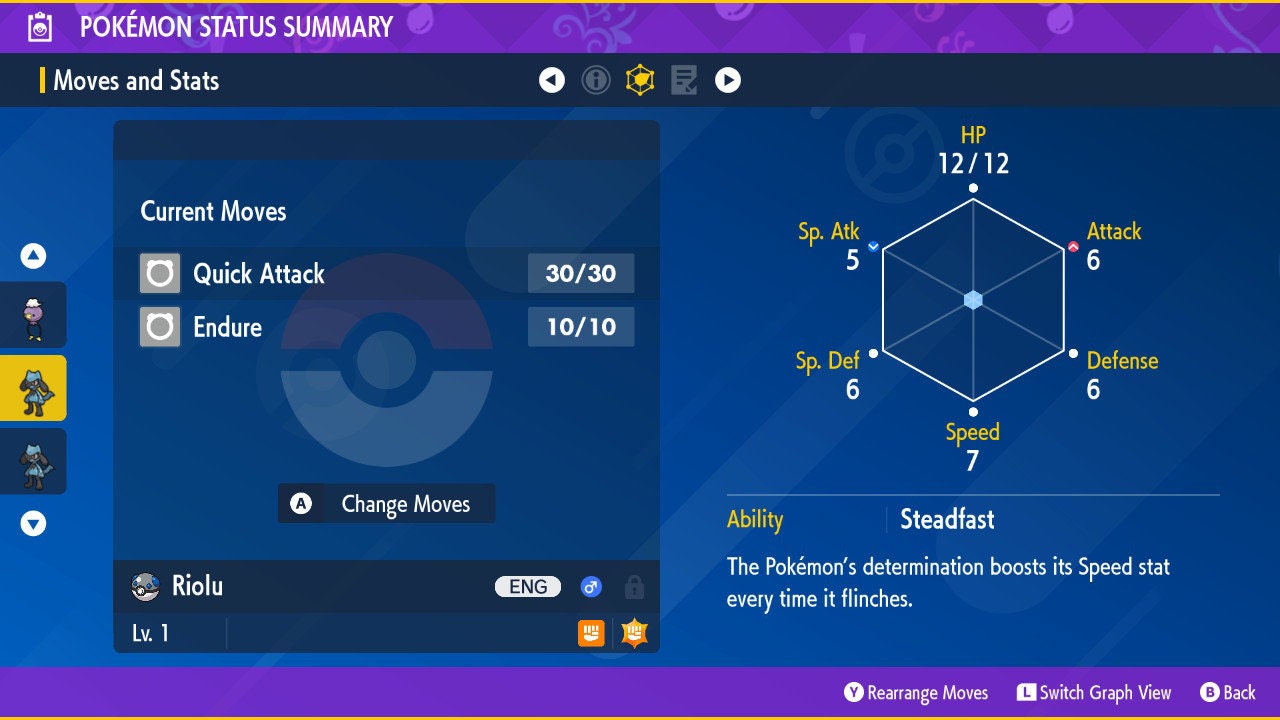1280x720 pixels.
Task: Choose the dark-background Riolu thumbnail below
Action: click(x=34, y=461)
